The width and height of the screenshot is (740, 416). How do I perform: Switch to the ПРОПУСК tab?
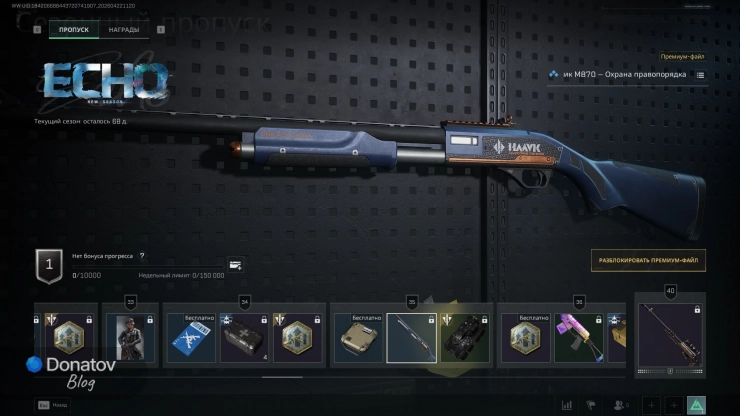pyautogui.click(x=74, y=30)
